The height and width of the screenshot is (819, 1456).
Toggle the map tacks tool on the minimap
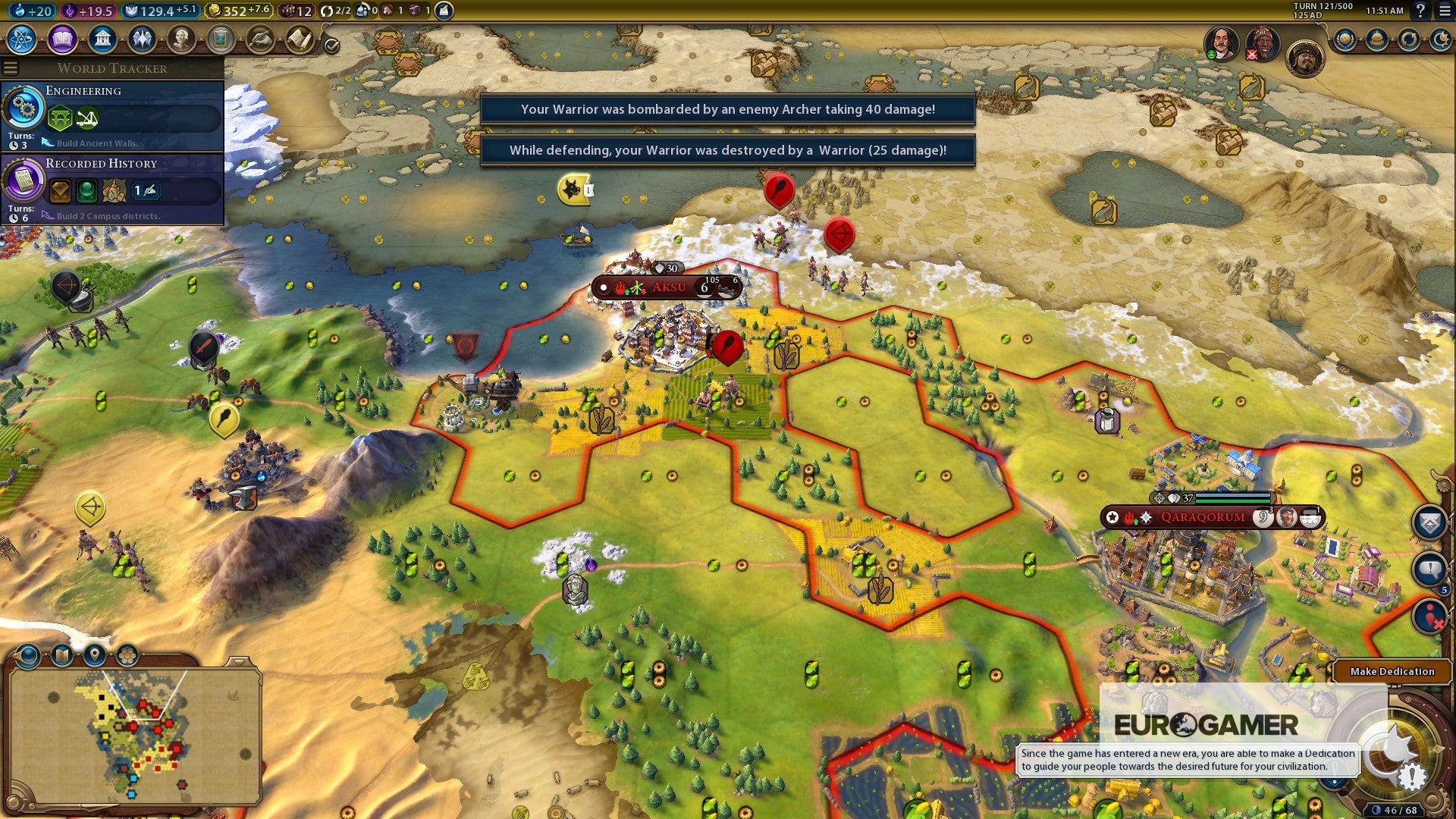click(x=61, y=654)
